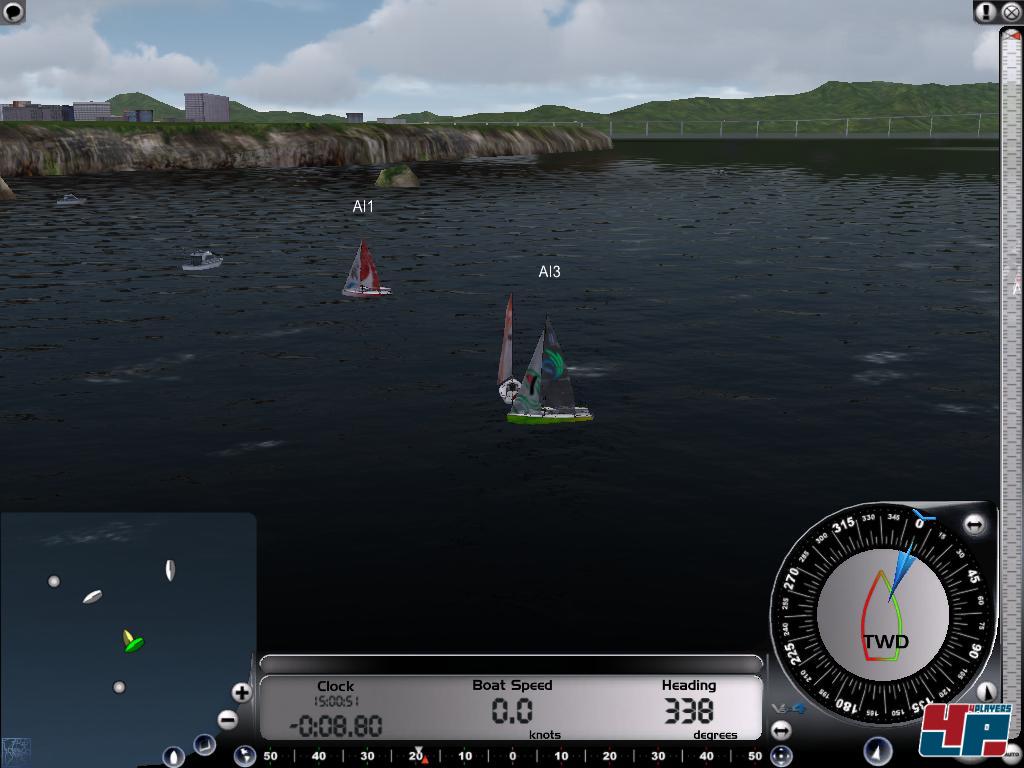Click the square chart icon beside the minimap

tap(204, 745)
